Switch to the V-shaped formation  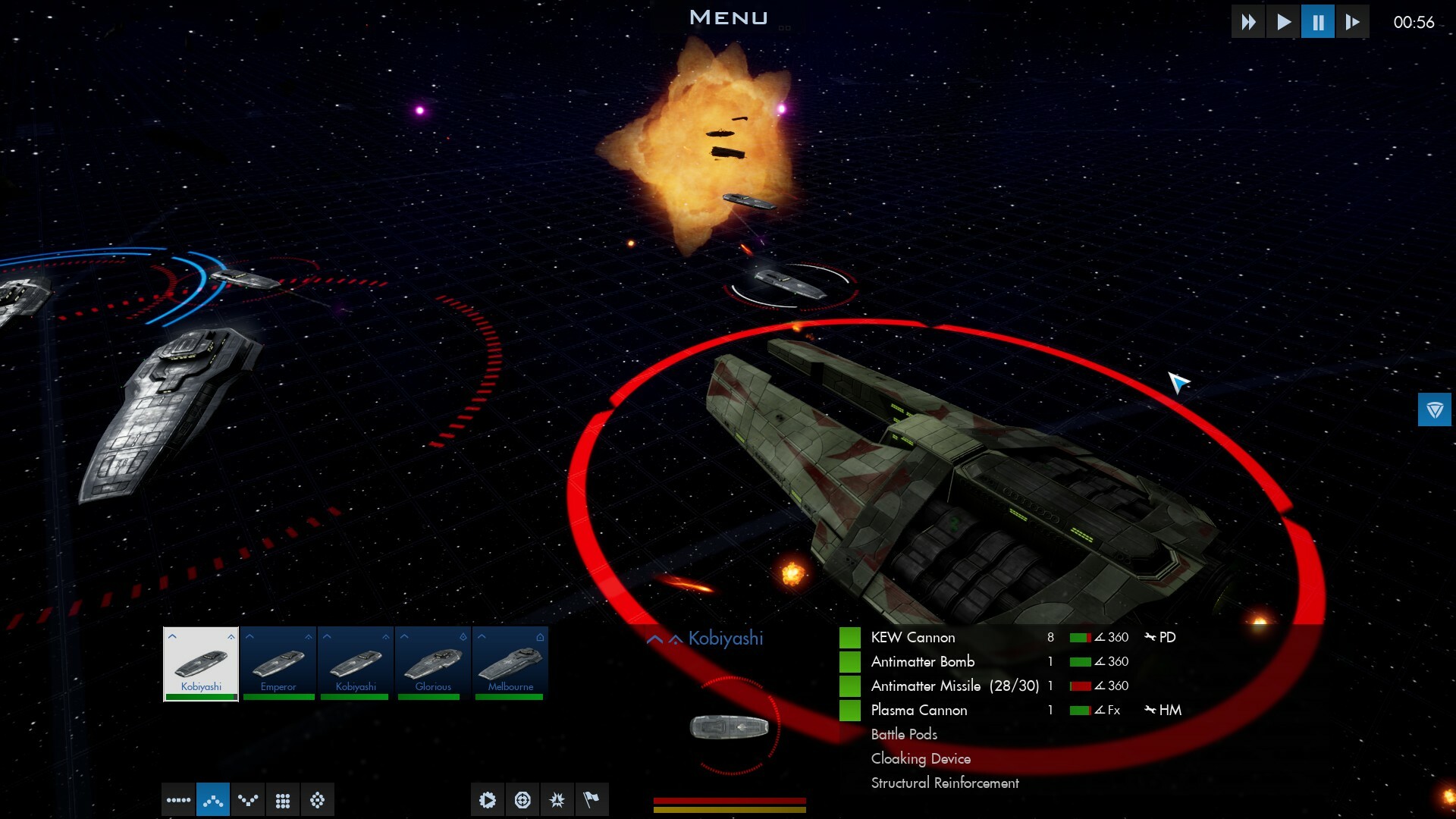pyautogui.click(x=248, y=800)
